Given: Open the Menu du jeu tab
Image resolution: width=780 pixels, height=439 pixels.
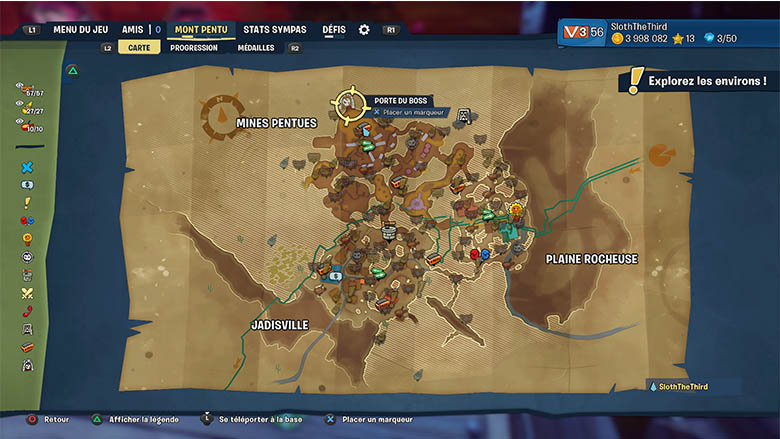Looking at the screenshot, I should 80,30.
